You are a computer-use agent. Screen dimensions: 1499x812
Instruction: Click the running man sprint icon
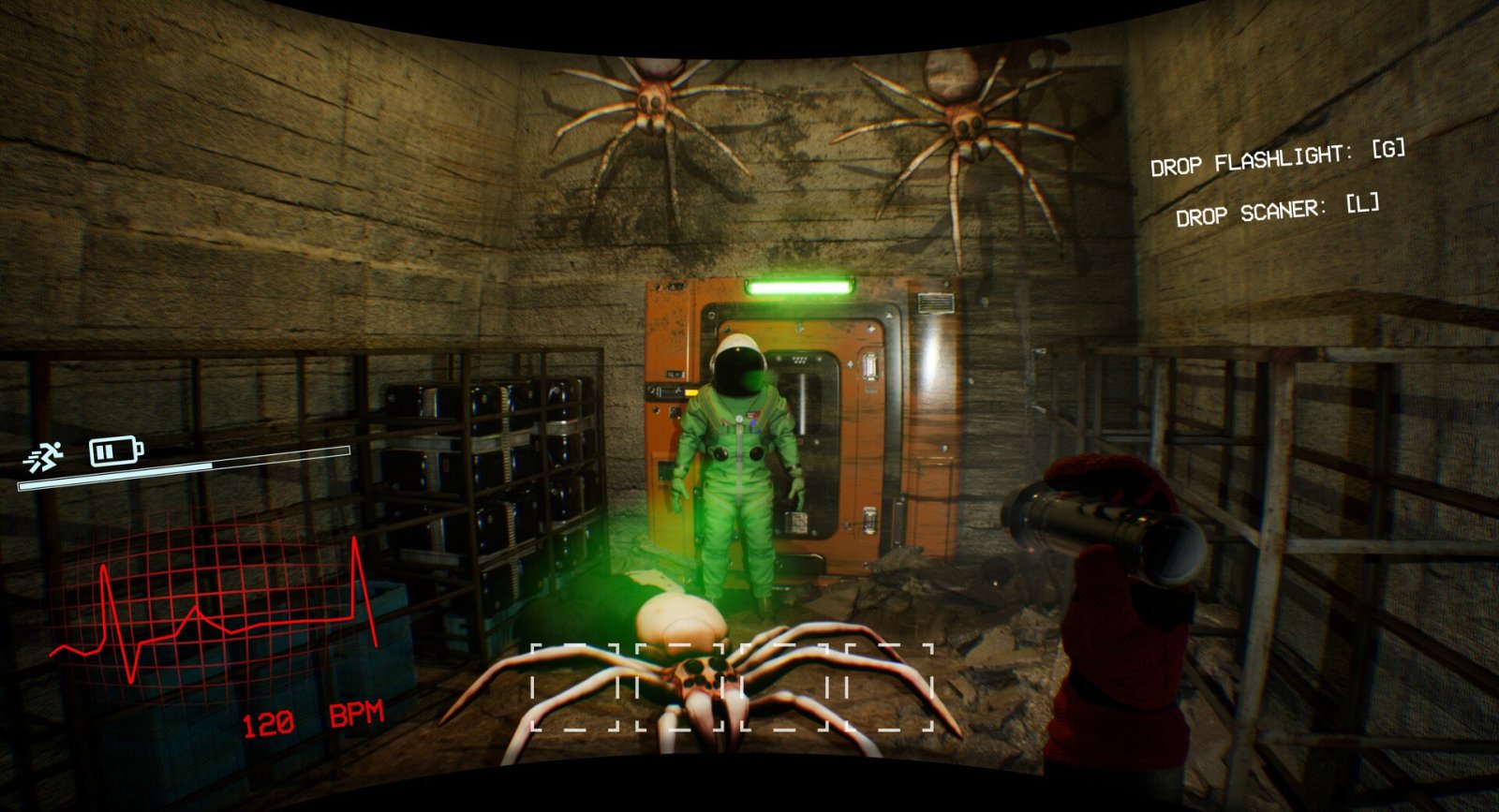pos(43,457)
